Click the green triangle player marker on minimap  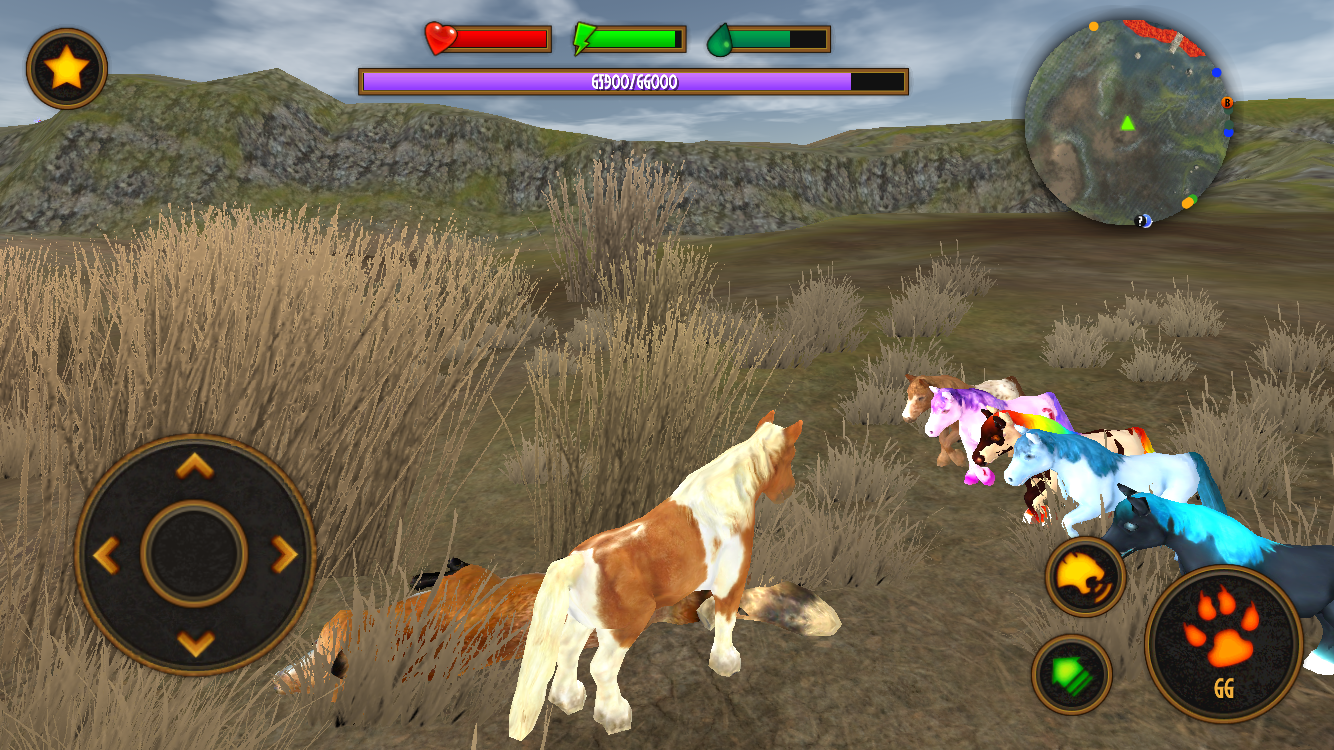[1126, 124]
